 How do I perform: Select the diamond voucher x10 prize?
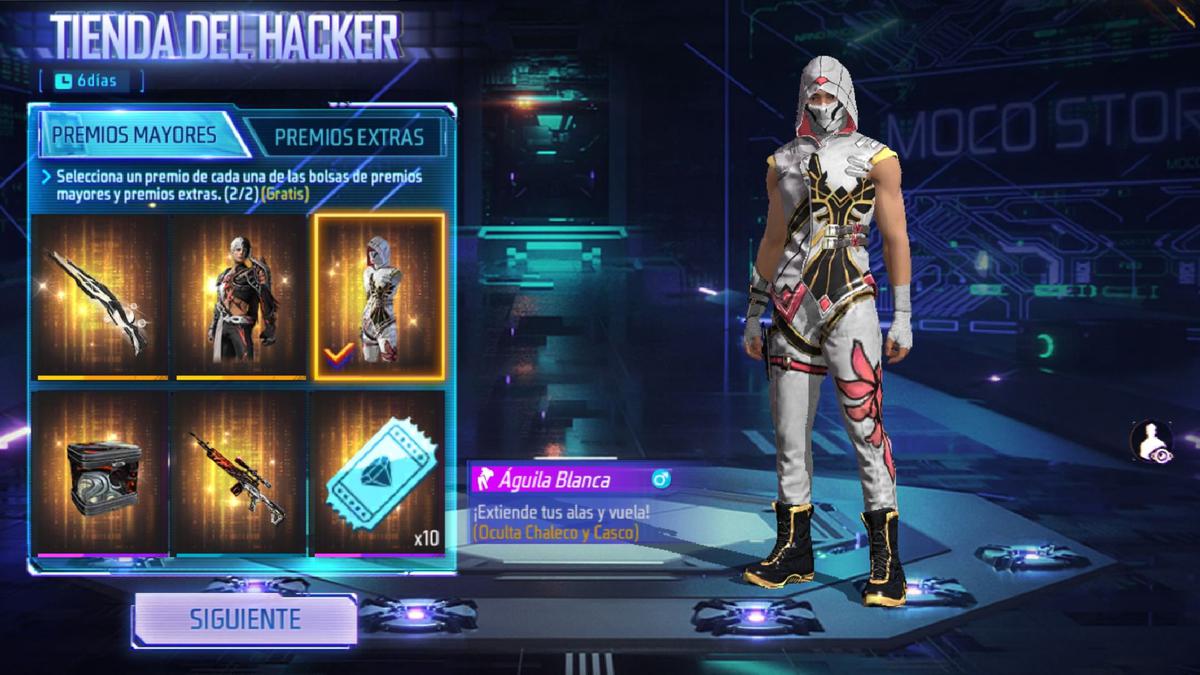pyautogui.click(x=379, y=474)
